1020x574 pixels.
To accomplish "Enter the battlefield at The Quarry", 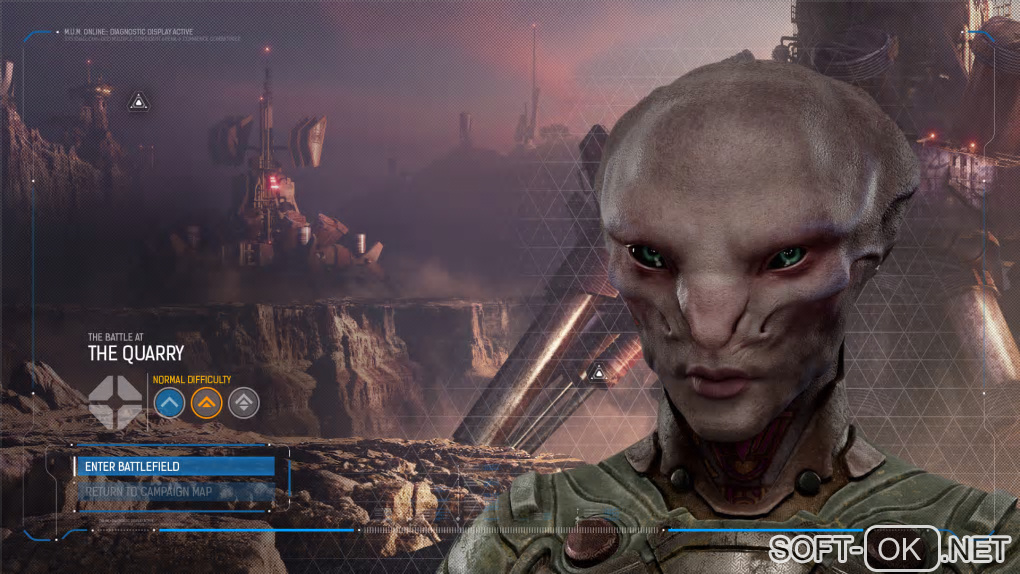I will (174, 466).
